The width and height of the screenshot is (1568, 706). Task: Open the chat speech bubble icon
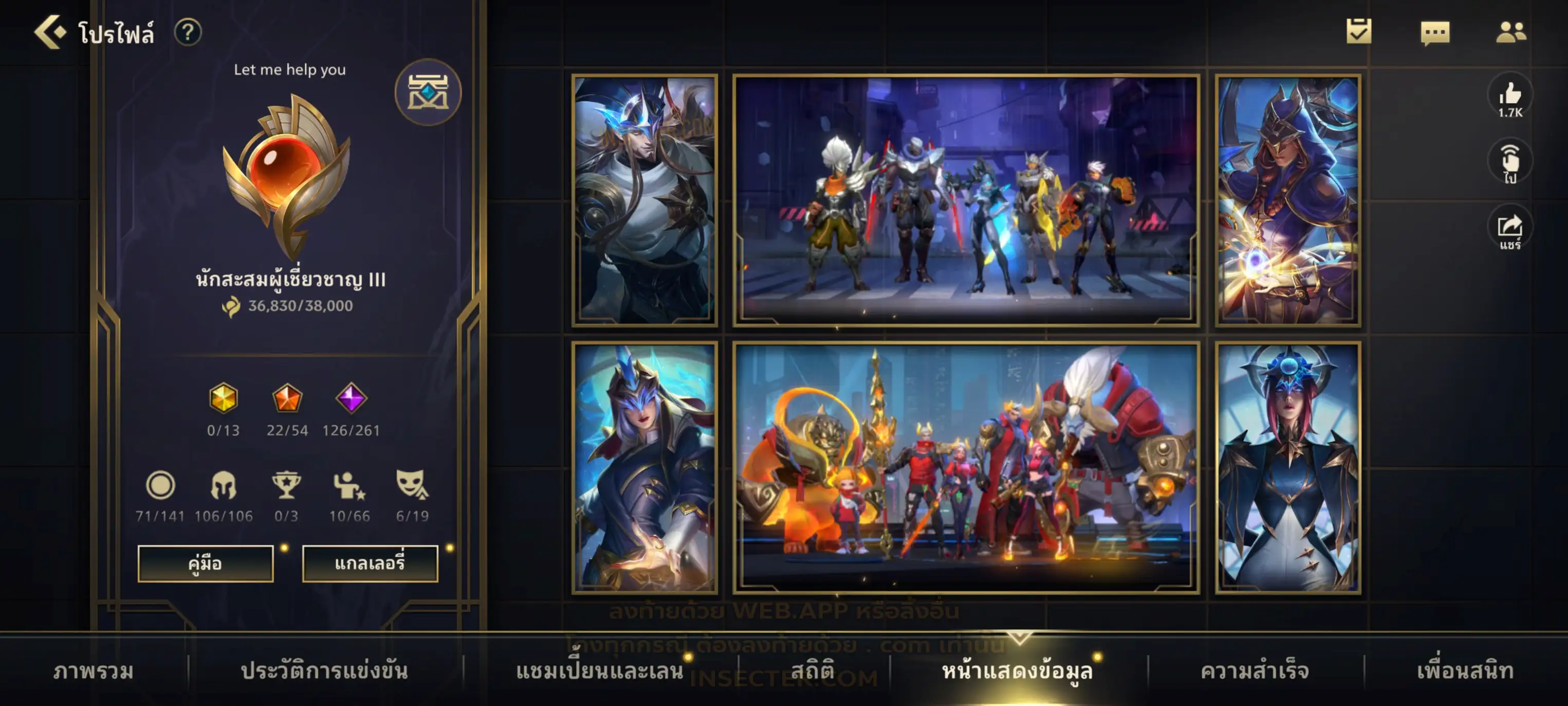pos(1435,32)
